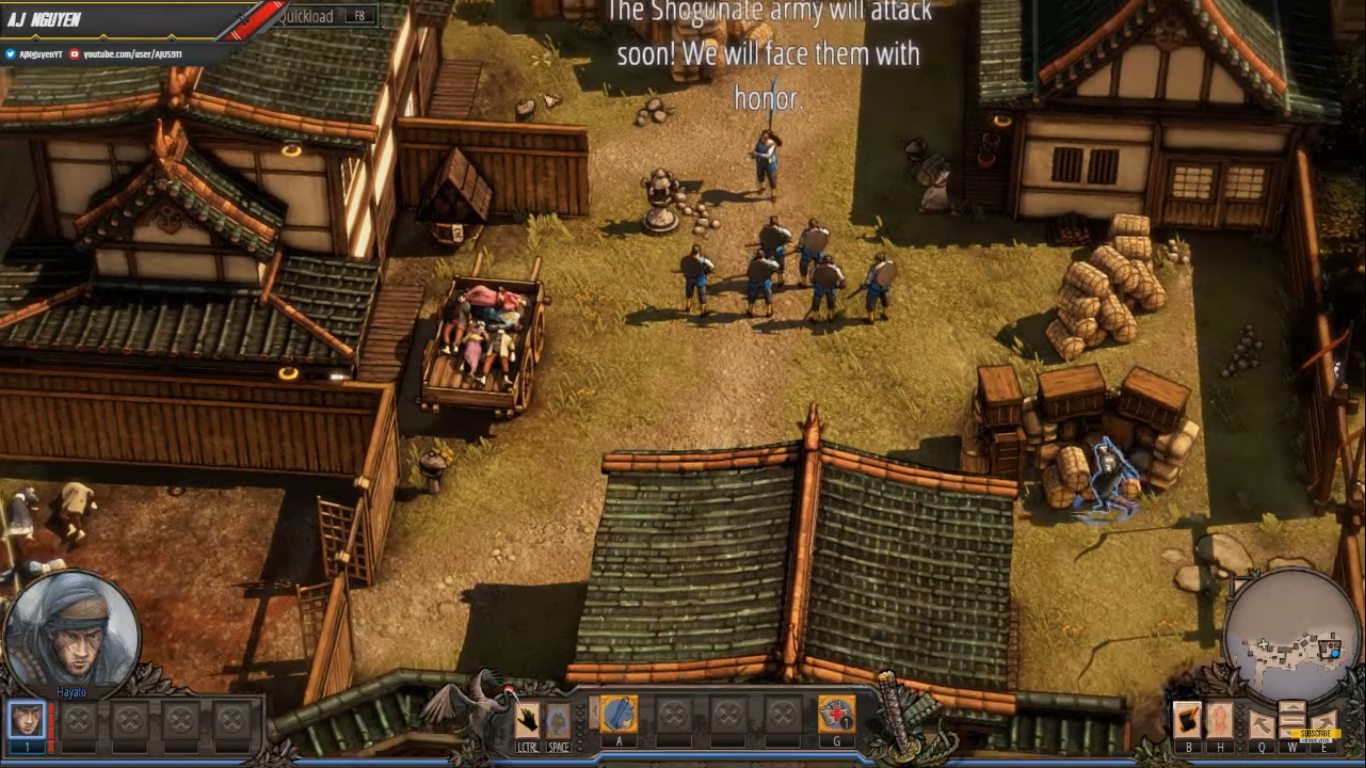Select Hayato's large round portrait
This screenshot has width=1366, height=768.
[x=72, y=631]
